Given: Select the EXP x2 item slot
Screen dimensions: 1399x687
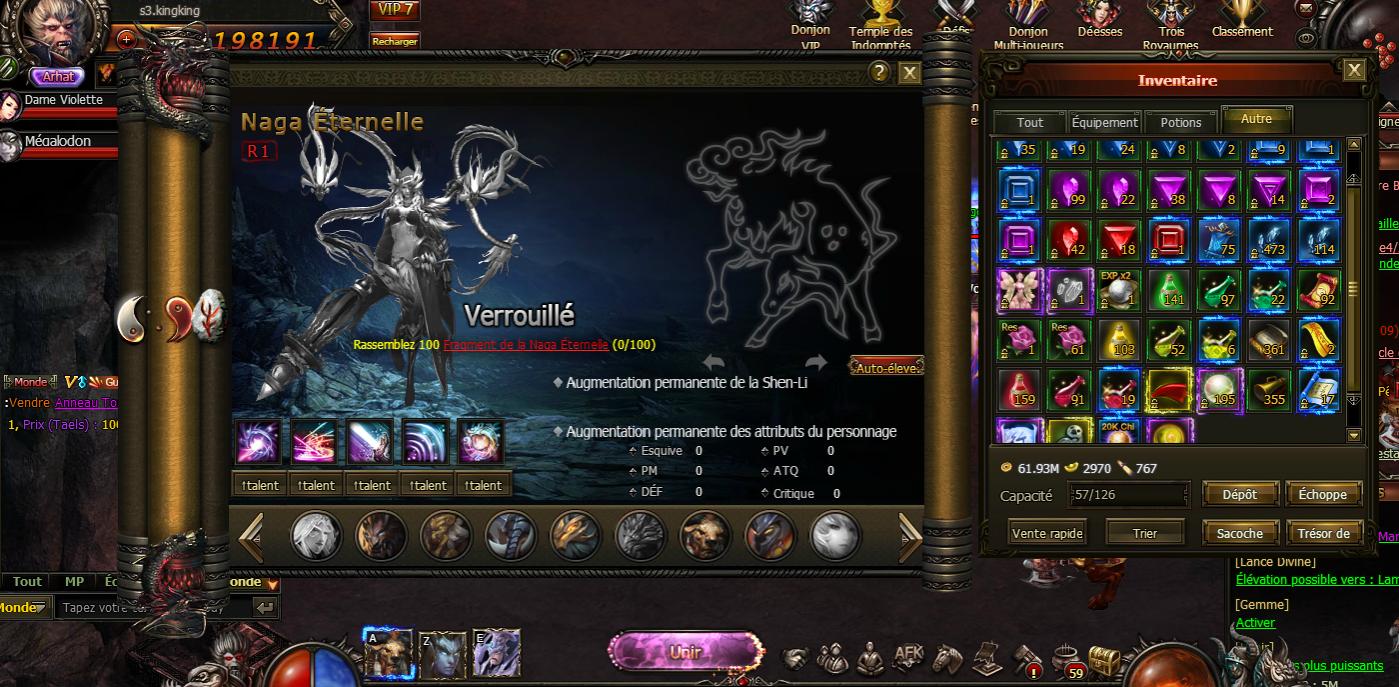Looking at the screenshot, I should click(1119, 290).
